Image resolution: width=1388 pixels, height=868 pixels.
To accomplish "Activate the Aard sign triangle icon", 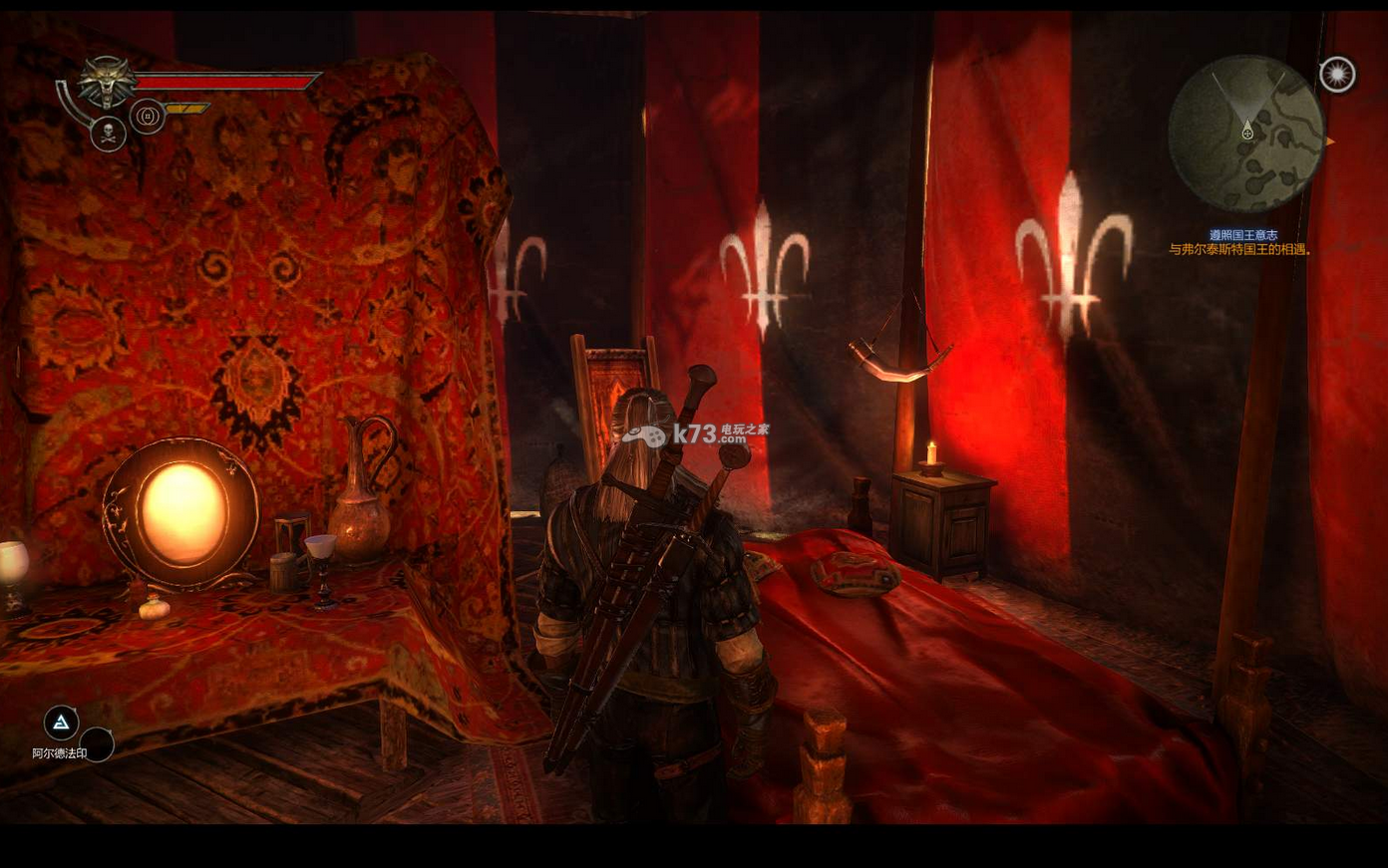I will click(x=61, y=723).
